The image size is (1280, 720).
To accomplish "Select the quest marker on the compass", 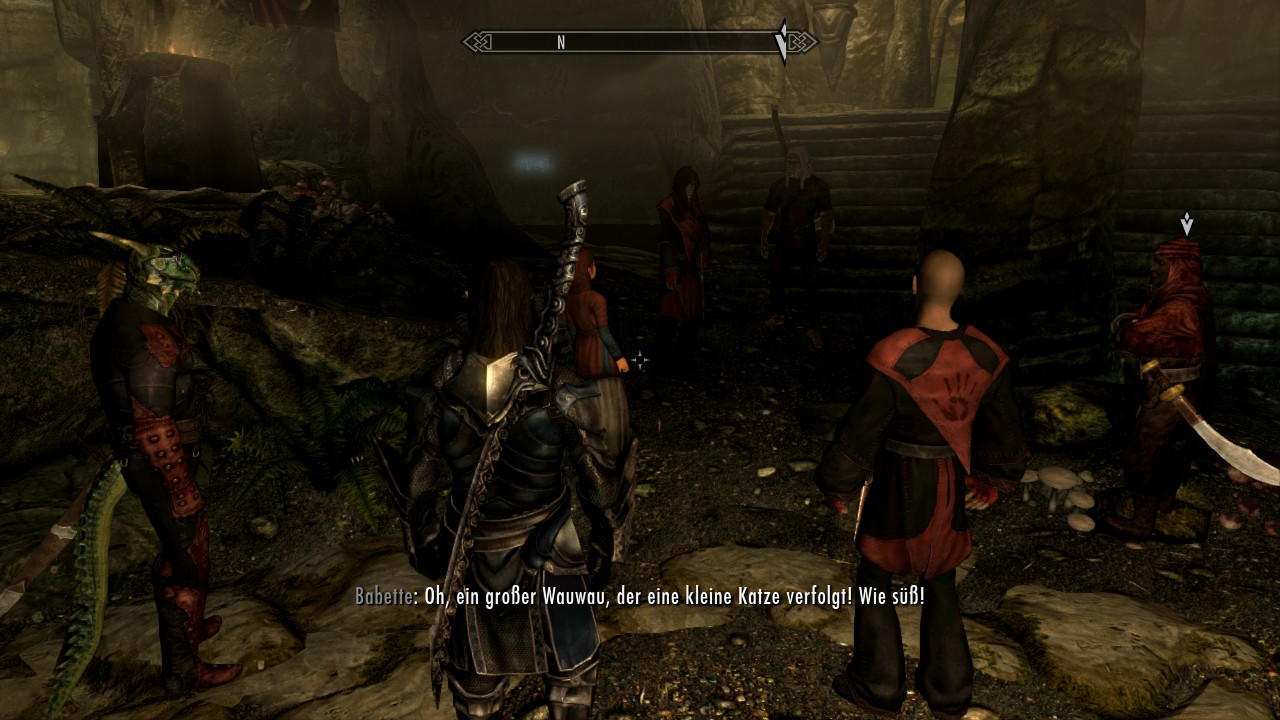I will pos(782,41).
